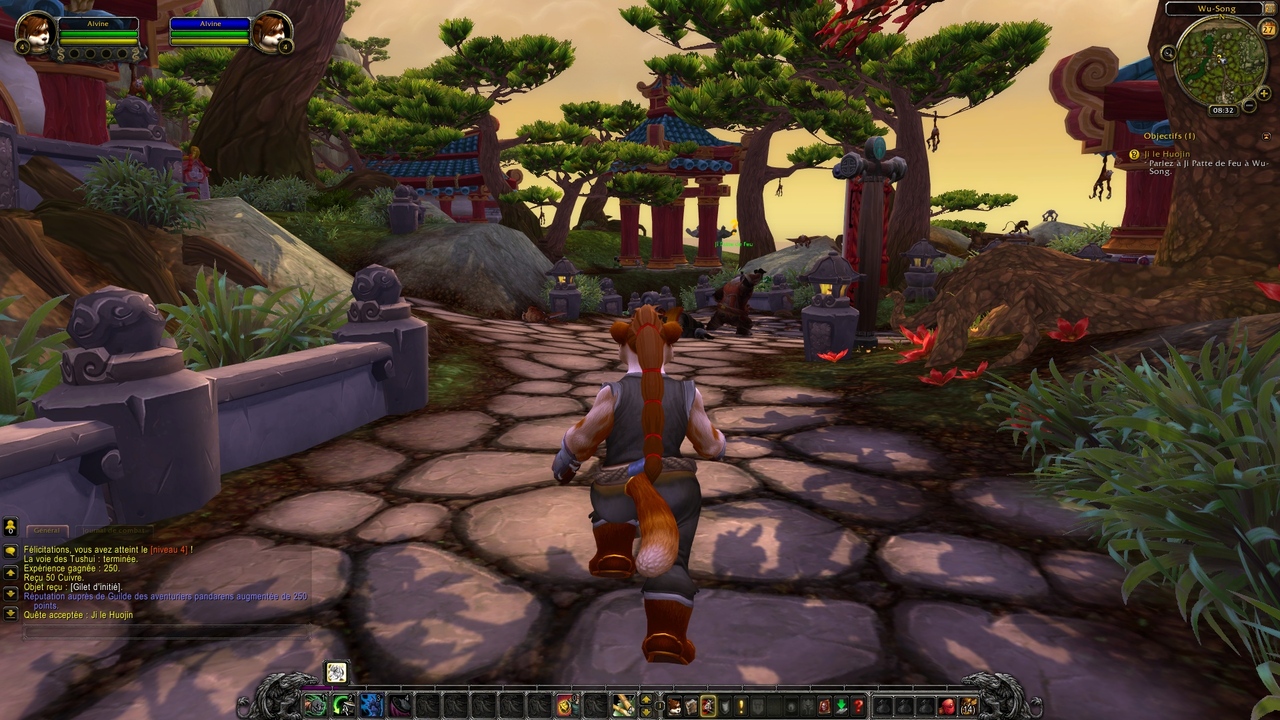Use the green crescent kick ability
The width and height of the screenshot is (1280, 720).
pos(342,706)
